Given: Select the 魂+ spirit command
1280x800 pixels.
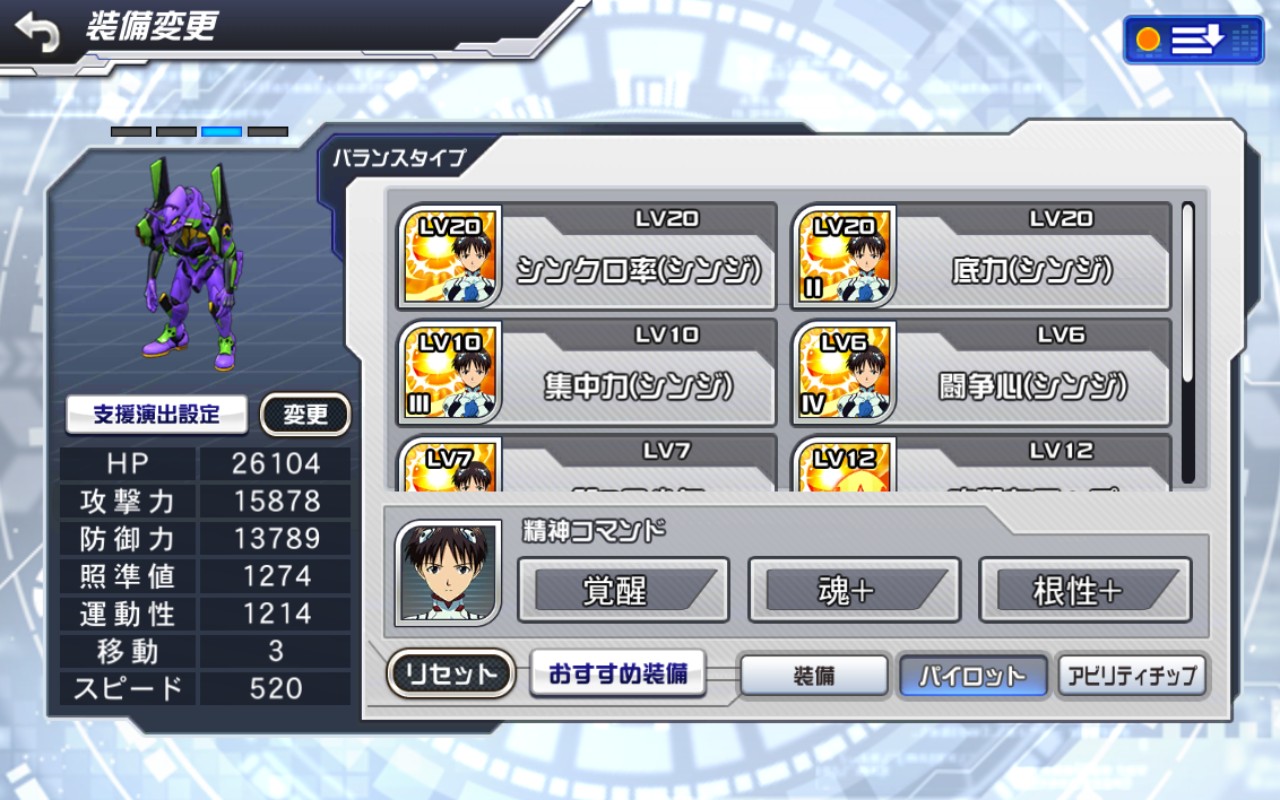Looking at the screenshot, I should click(854, 590).
